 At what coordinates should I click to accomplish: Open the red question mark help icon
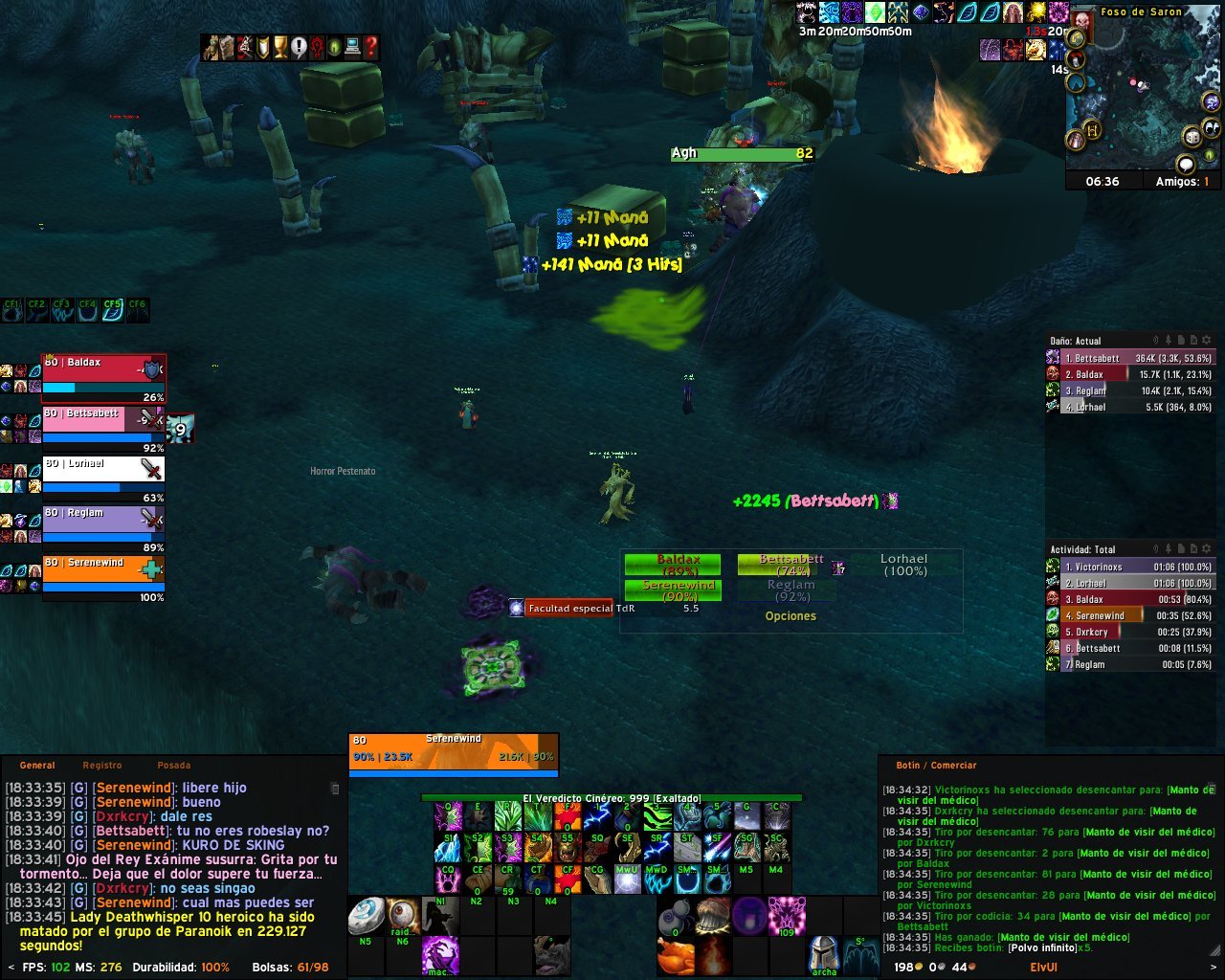[x=370, y=48]
